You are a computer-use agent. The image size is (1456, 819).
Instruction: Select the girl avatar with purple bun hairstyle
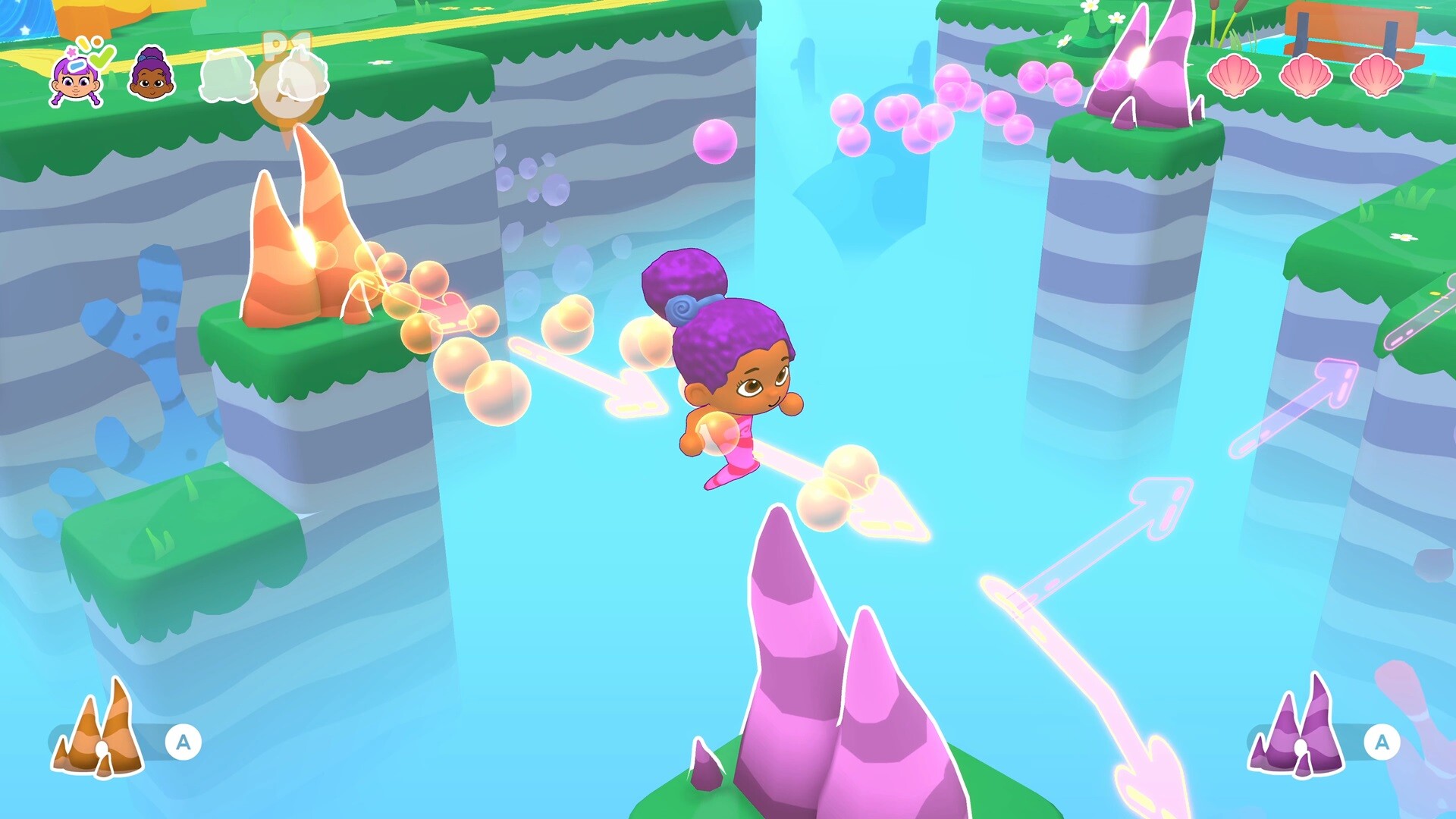pyautogui.click(x=150, y=76)
